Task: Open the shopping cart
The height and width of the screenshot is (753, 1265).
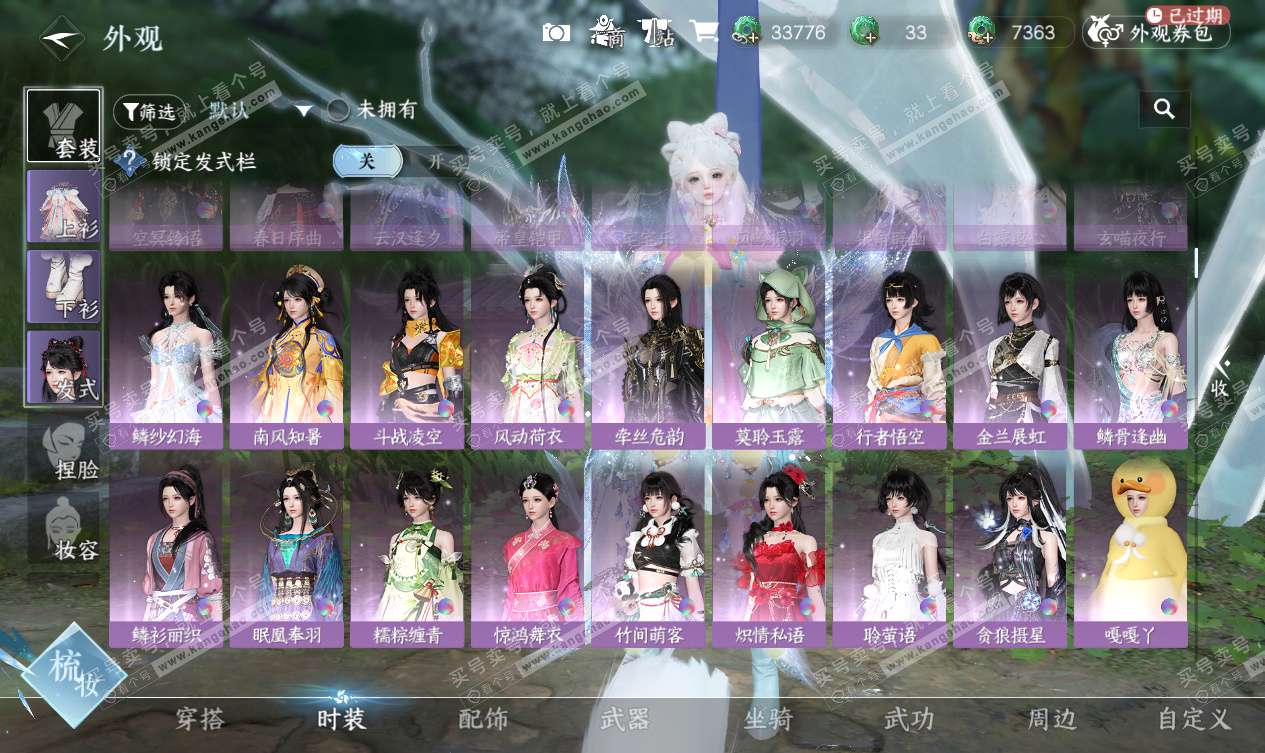Action: coord(704,32)
